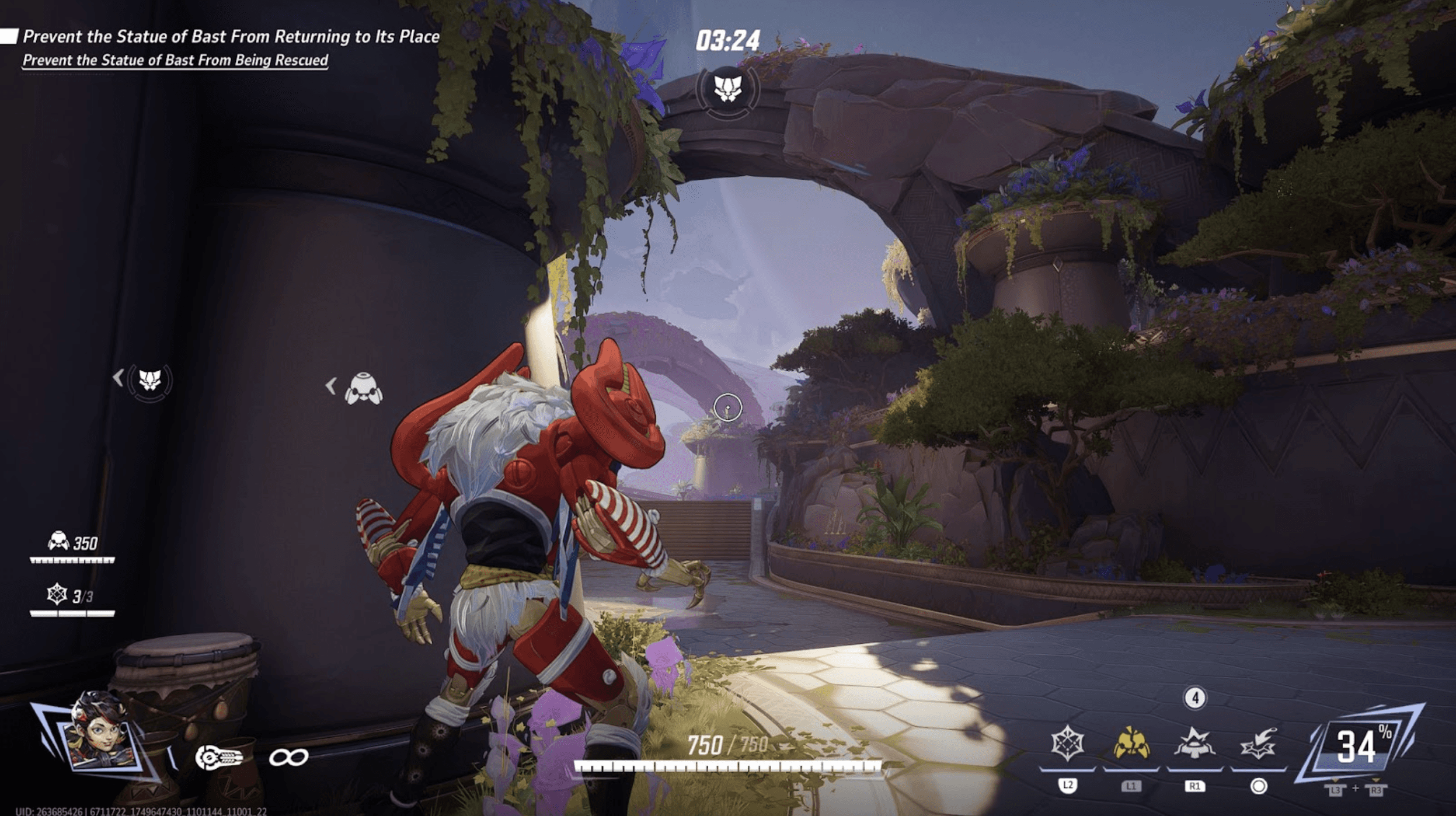Activate the spider-web snare ability icon
Image resolution: width=1456 pixels, height=816 pixels.
[1067, 744]
